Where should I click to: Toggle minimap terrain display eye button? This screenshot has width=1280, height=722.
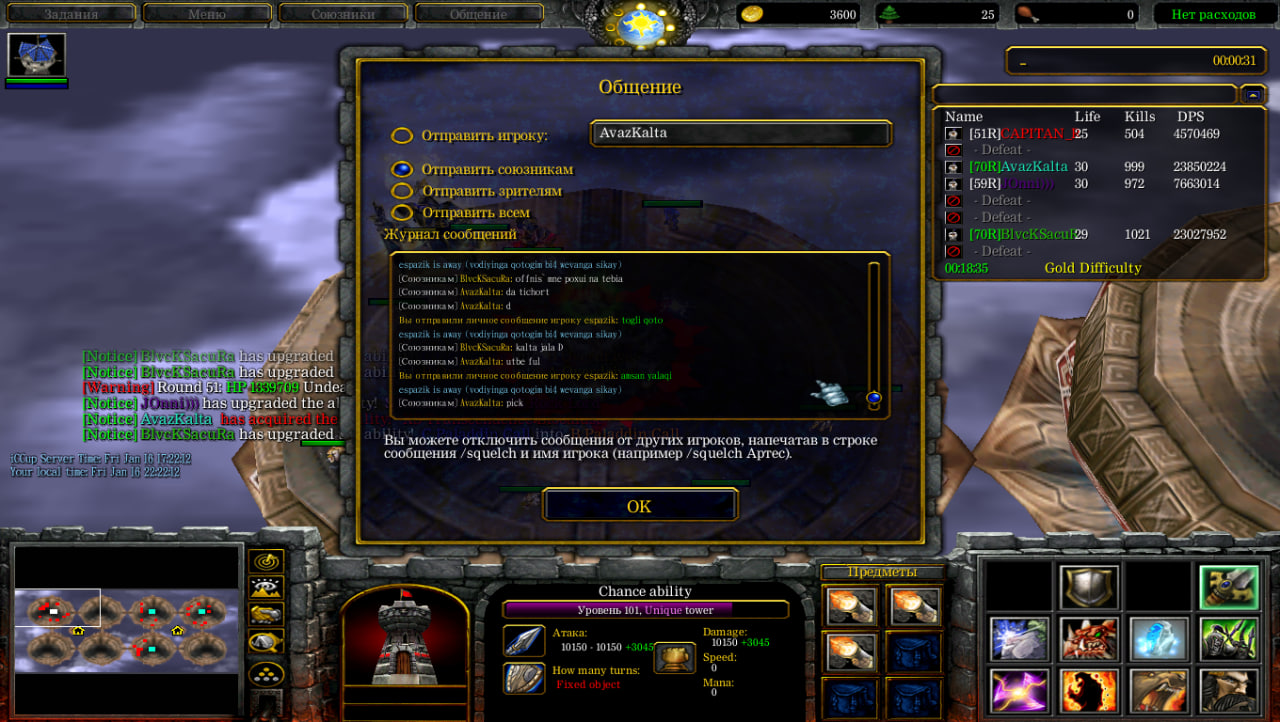(266, 588)
